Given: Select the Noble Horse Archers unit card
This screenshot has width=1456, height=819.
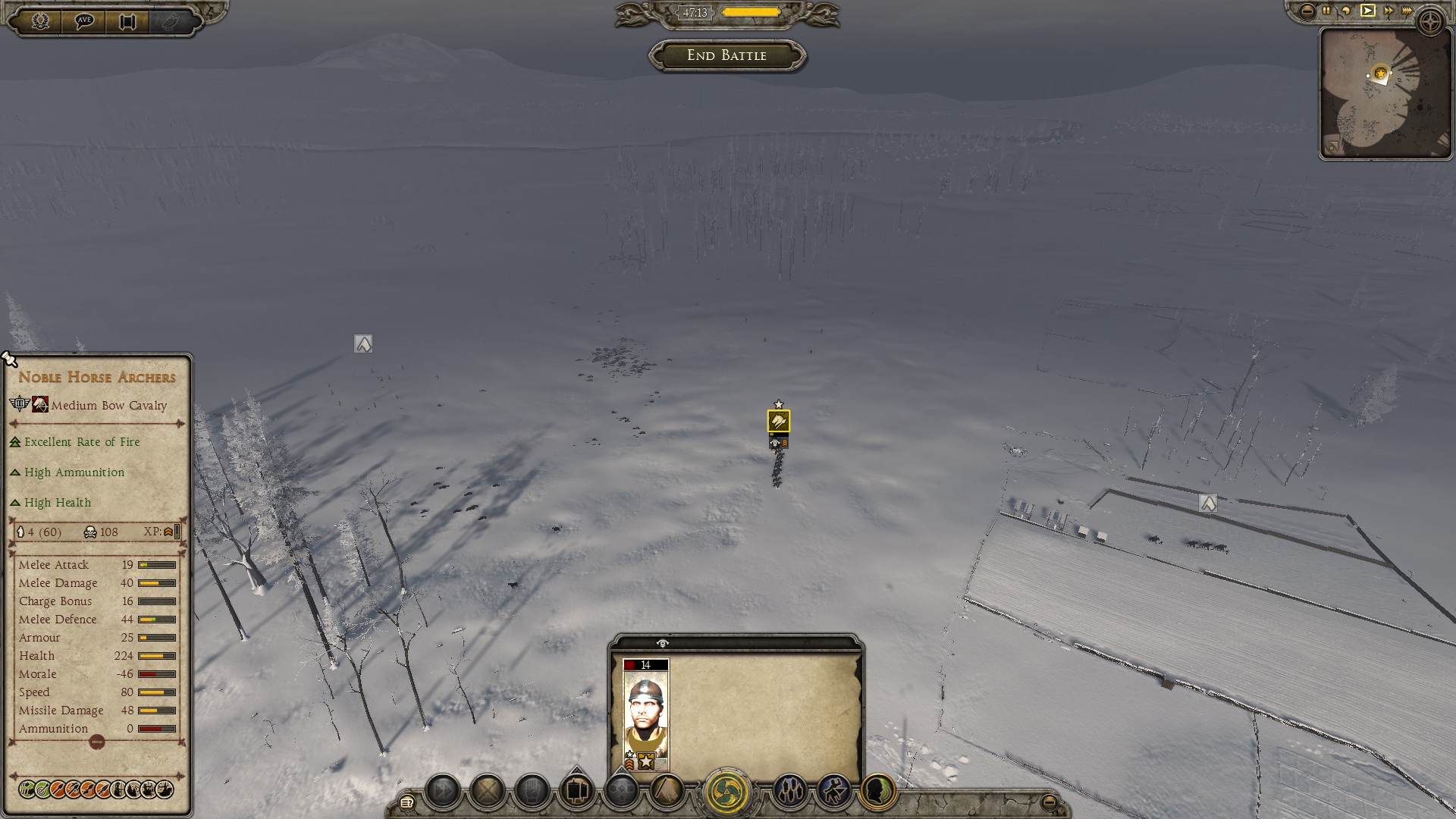Looking at the screenshot, I should [x=645, y=714].
